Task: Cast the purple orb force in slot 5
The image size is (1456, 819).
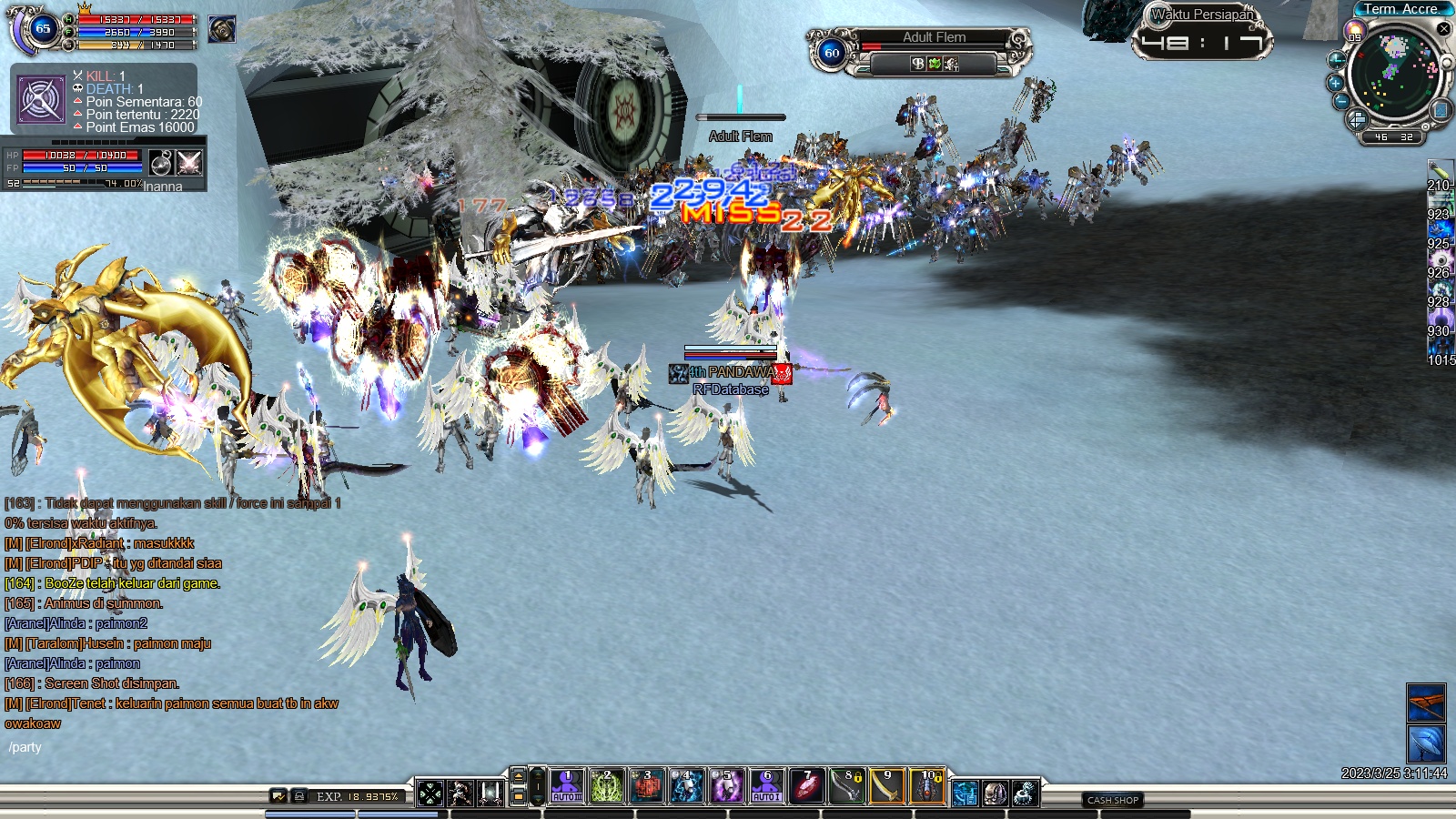Action: pyautogui.click(x=727, y=786)
